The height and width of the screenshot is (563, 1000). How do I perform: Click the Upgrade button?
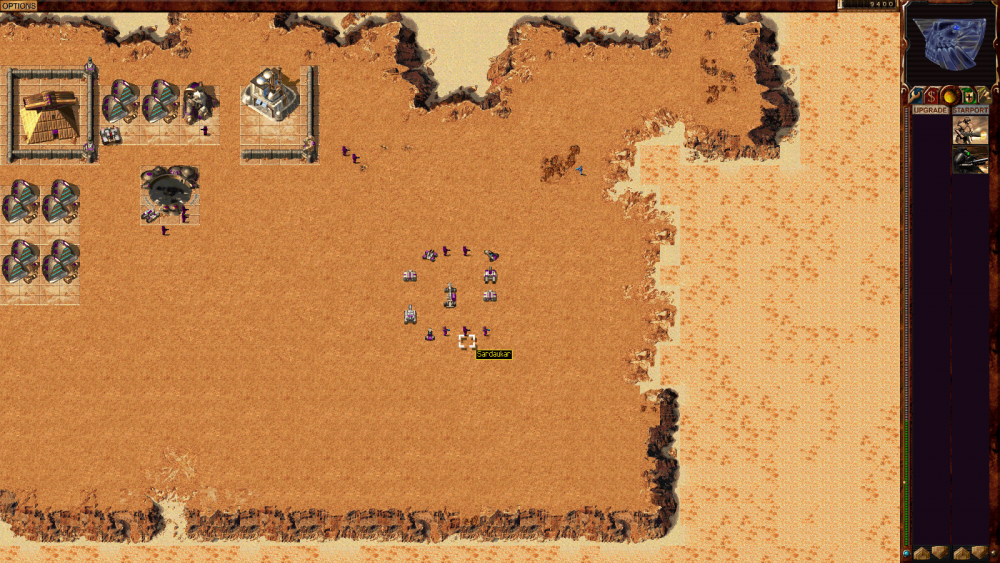tap(930, 110)
